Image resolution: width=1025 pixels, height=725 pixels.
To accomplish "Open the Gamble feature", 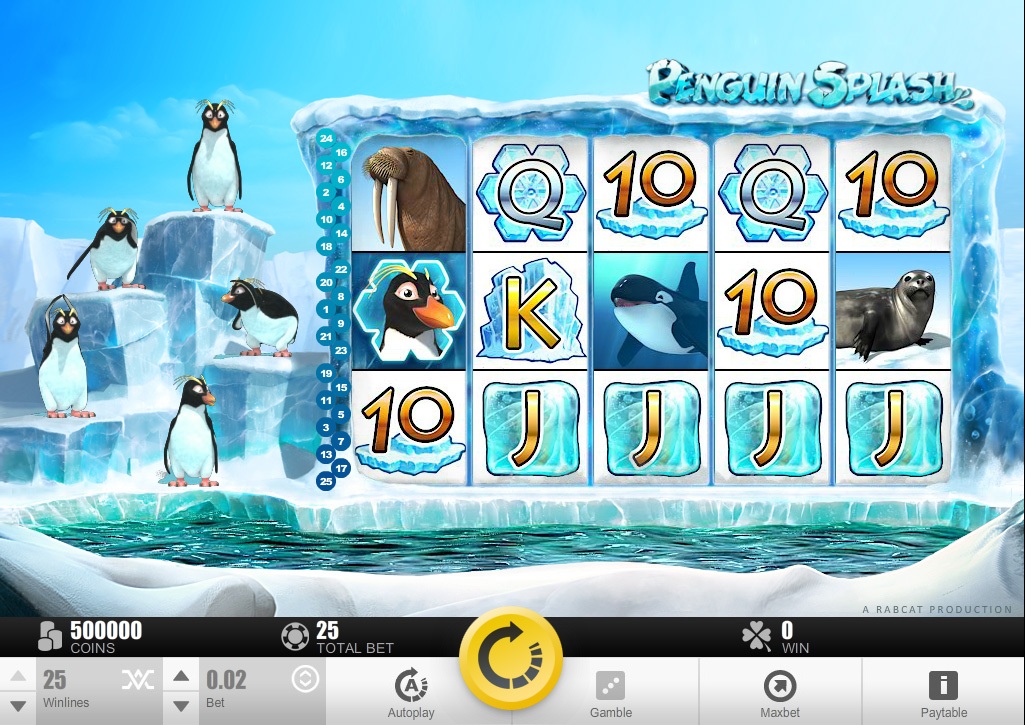I will coord(610,691).
